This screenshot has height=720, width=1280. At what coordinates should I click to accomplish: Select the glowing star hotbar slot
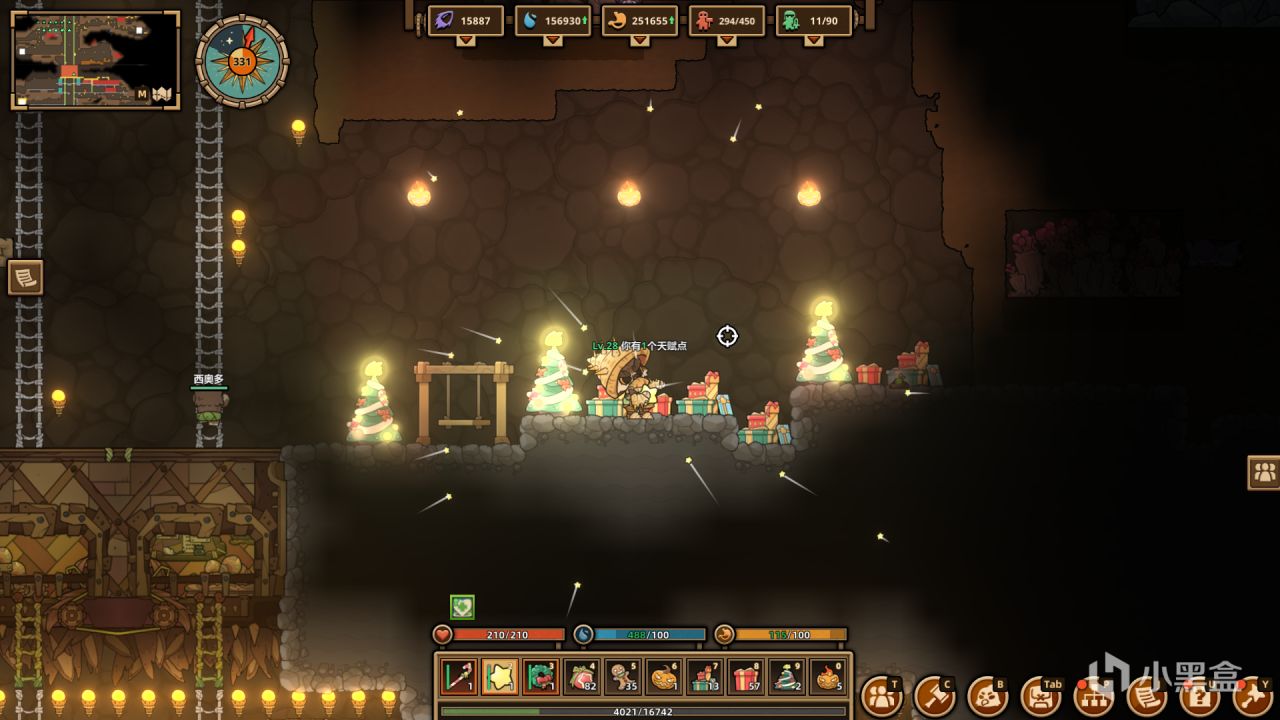pyautogui.click(x=500, y=677)
